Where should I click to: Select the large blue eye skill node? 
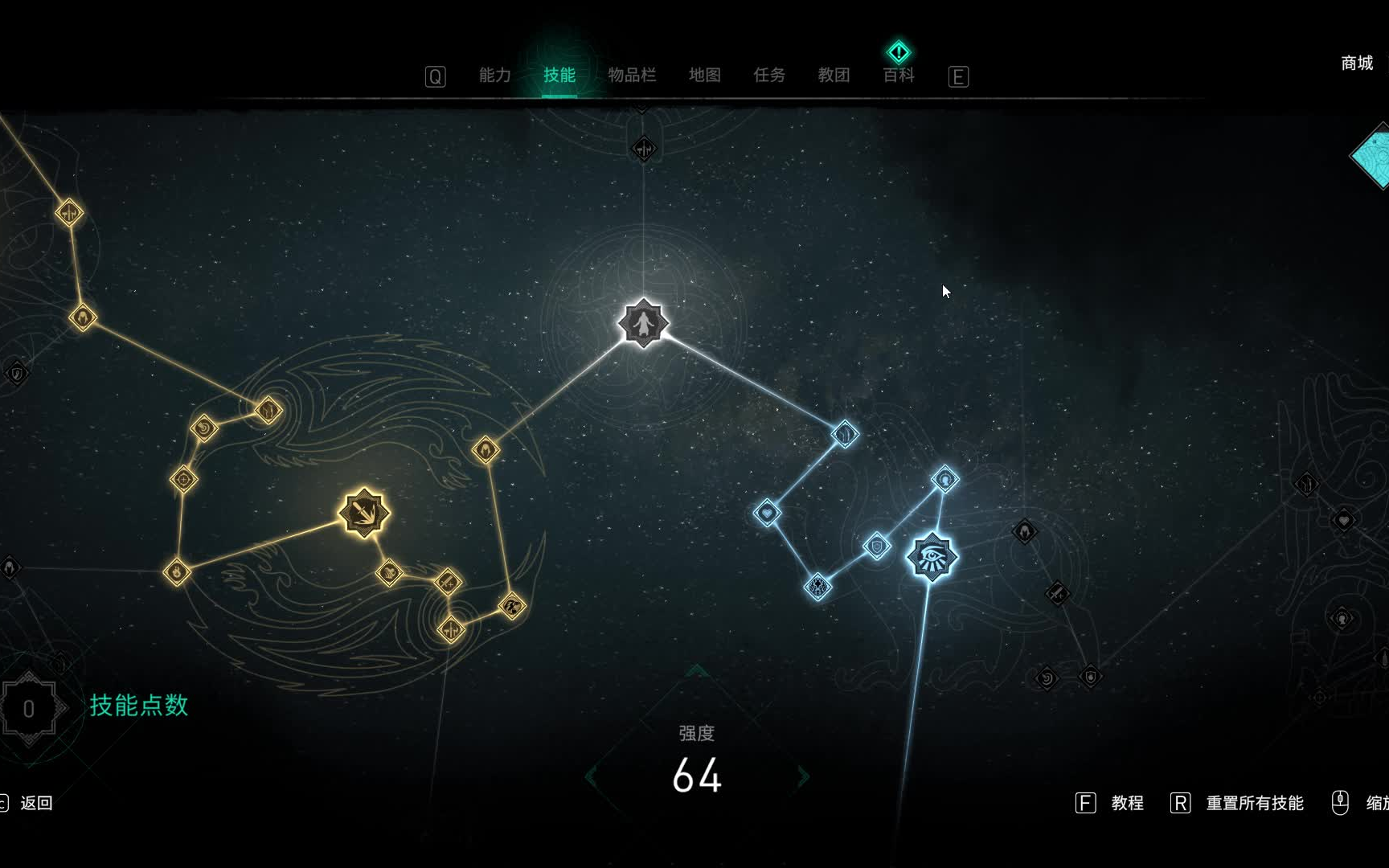point(932,556)
